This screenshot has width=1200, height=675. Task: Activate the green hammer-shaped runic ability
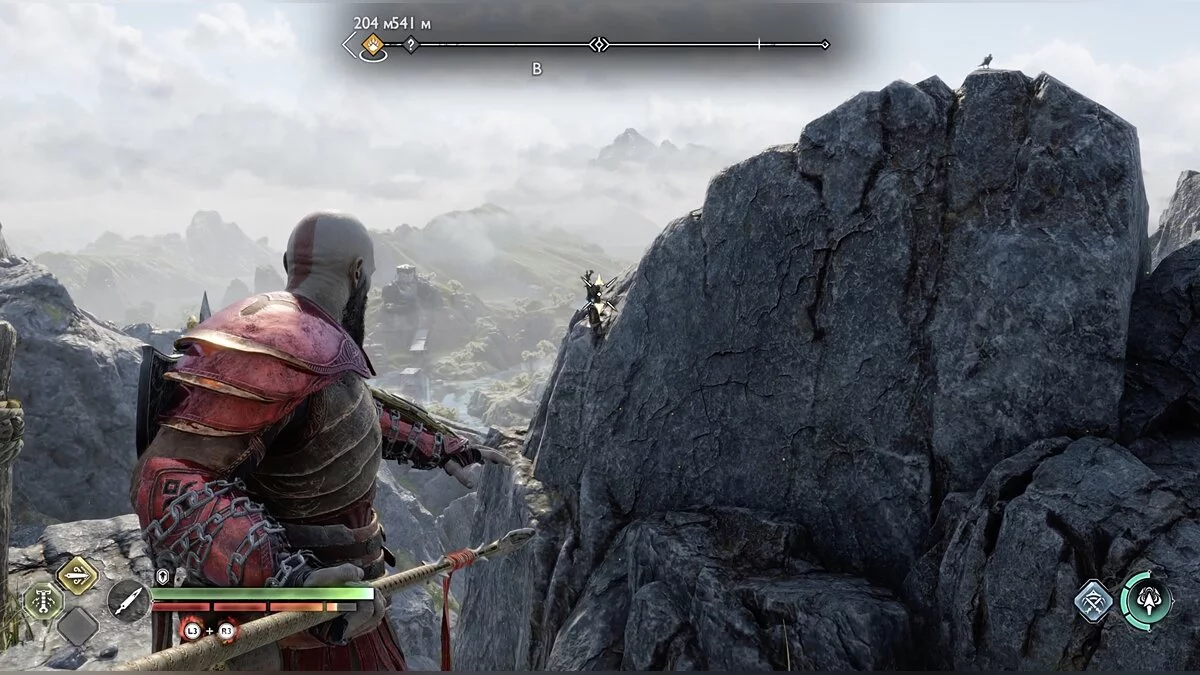(x=43, y=601)
